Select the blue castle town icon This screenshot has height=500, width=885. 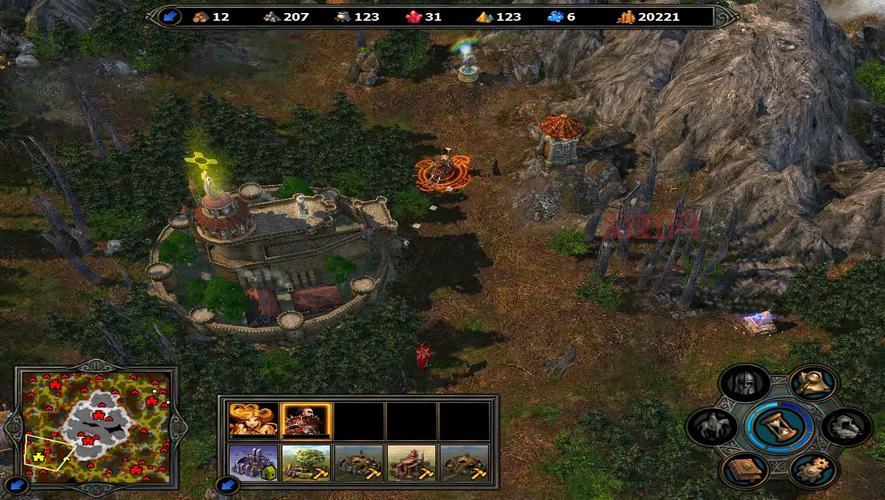[x=253, y=463]
